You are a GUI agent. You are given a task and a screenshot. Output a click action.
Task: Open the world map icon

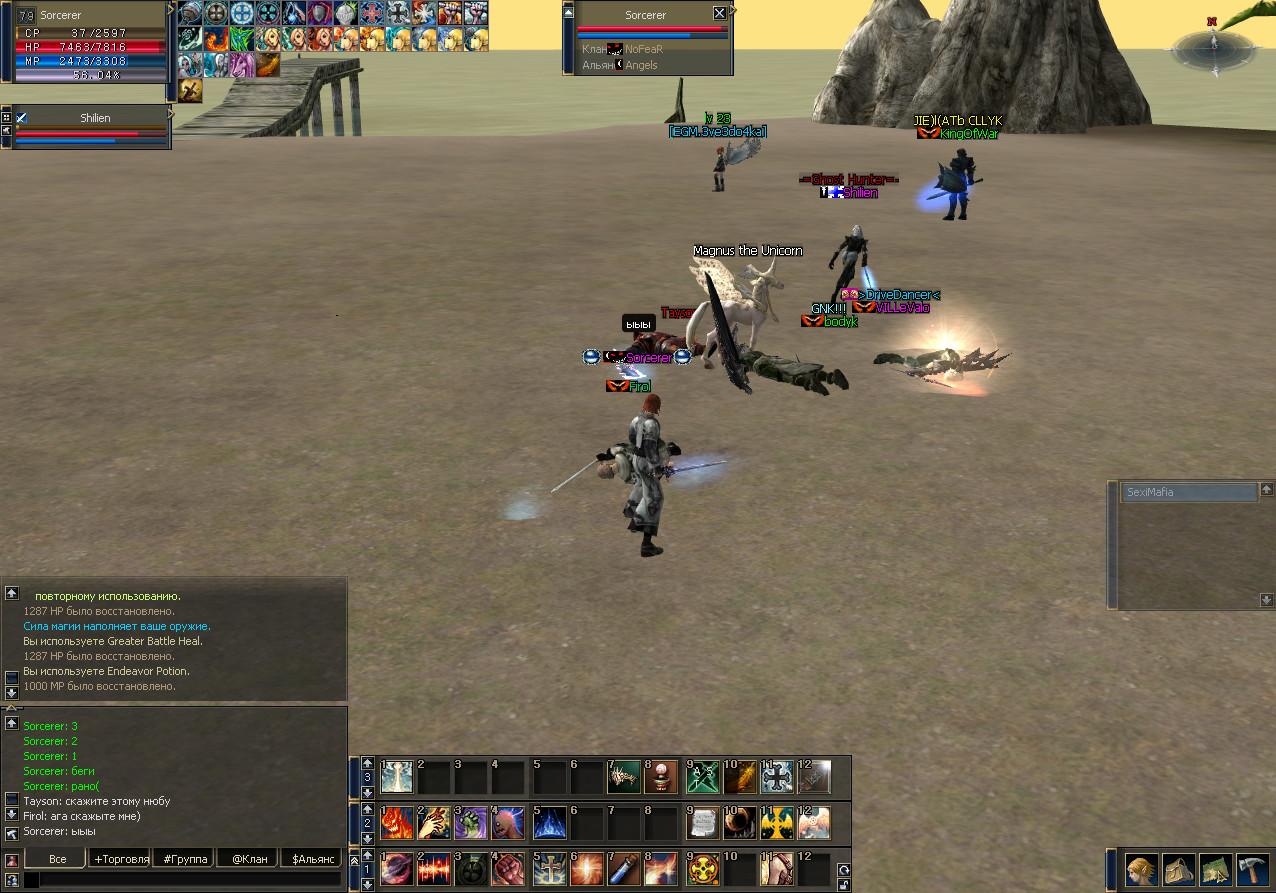pyautogui.click(x=1215, y=869)
